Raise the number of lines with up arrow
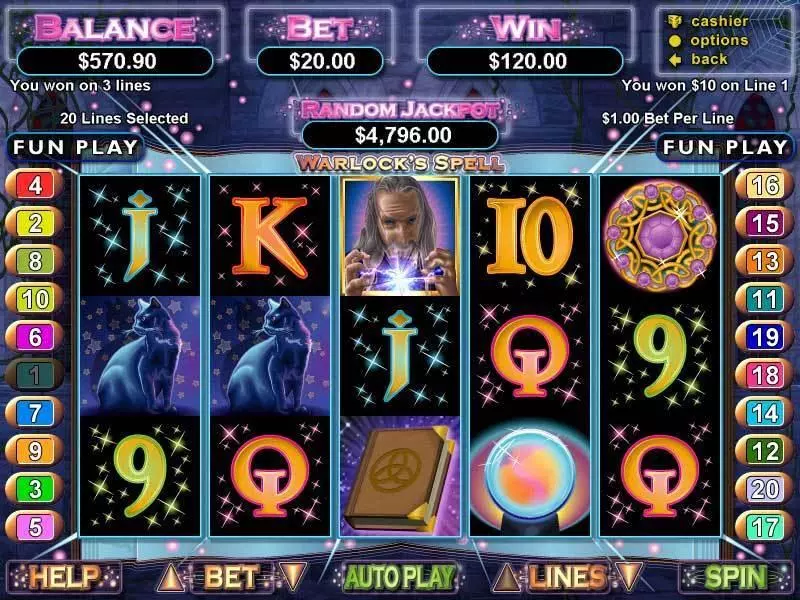The image size is (800, 600). 507,577
